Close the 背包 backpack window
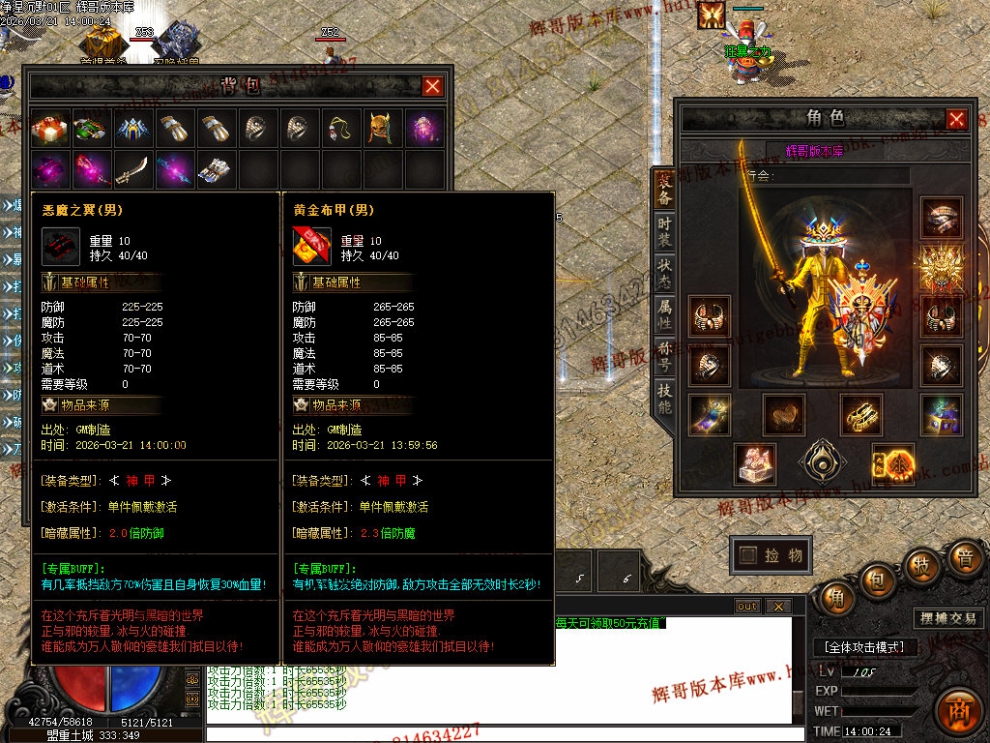This screenshot has height=743, width=990. 432,87
